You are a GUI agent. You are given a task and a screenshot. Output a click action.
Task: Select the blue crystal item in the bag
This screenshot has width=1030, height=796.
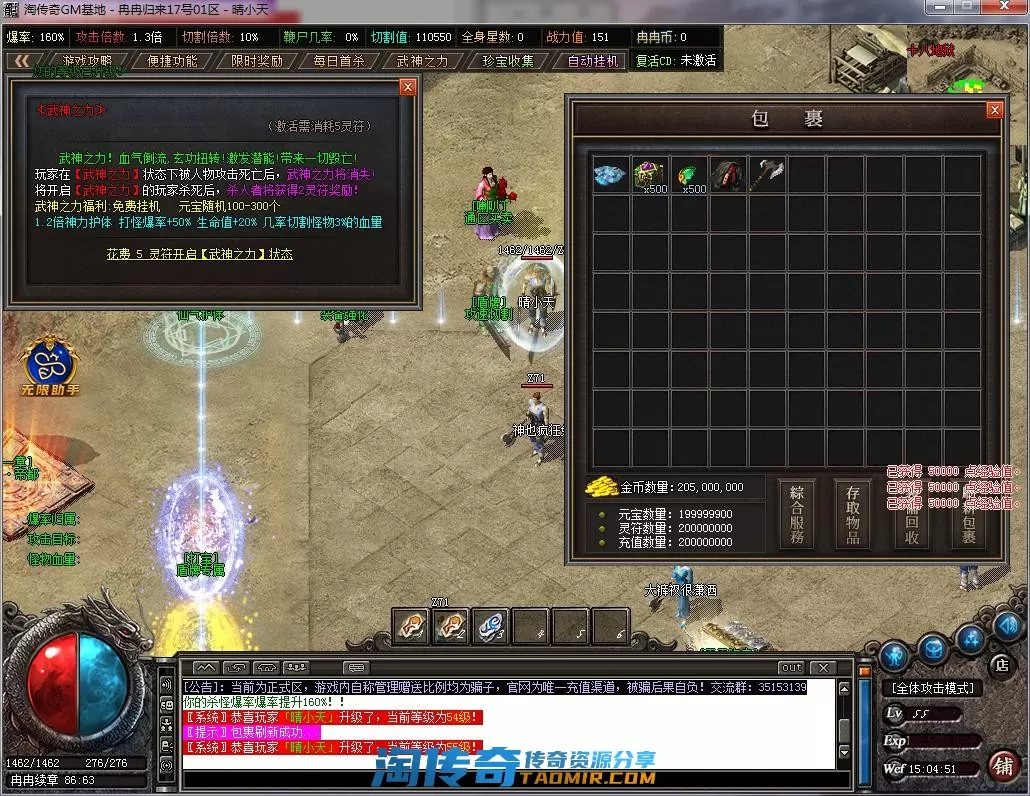pos(610,175)
